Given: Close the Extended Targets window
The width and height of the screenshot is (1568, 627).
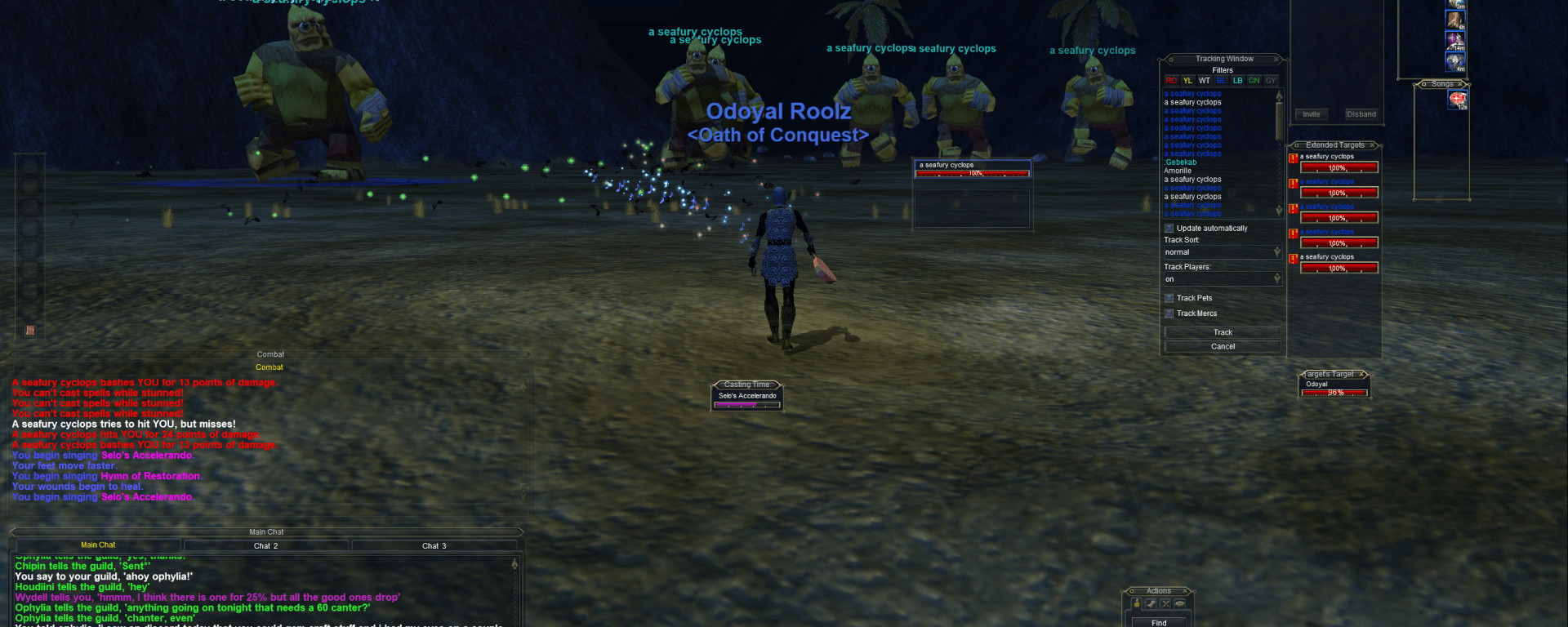Looking at the screenshot, I should (x=1374, y=145).
